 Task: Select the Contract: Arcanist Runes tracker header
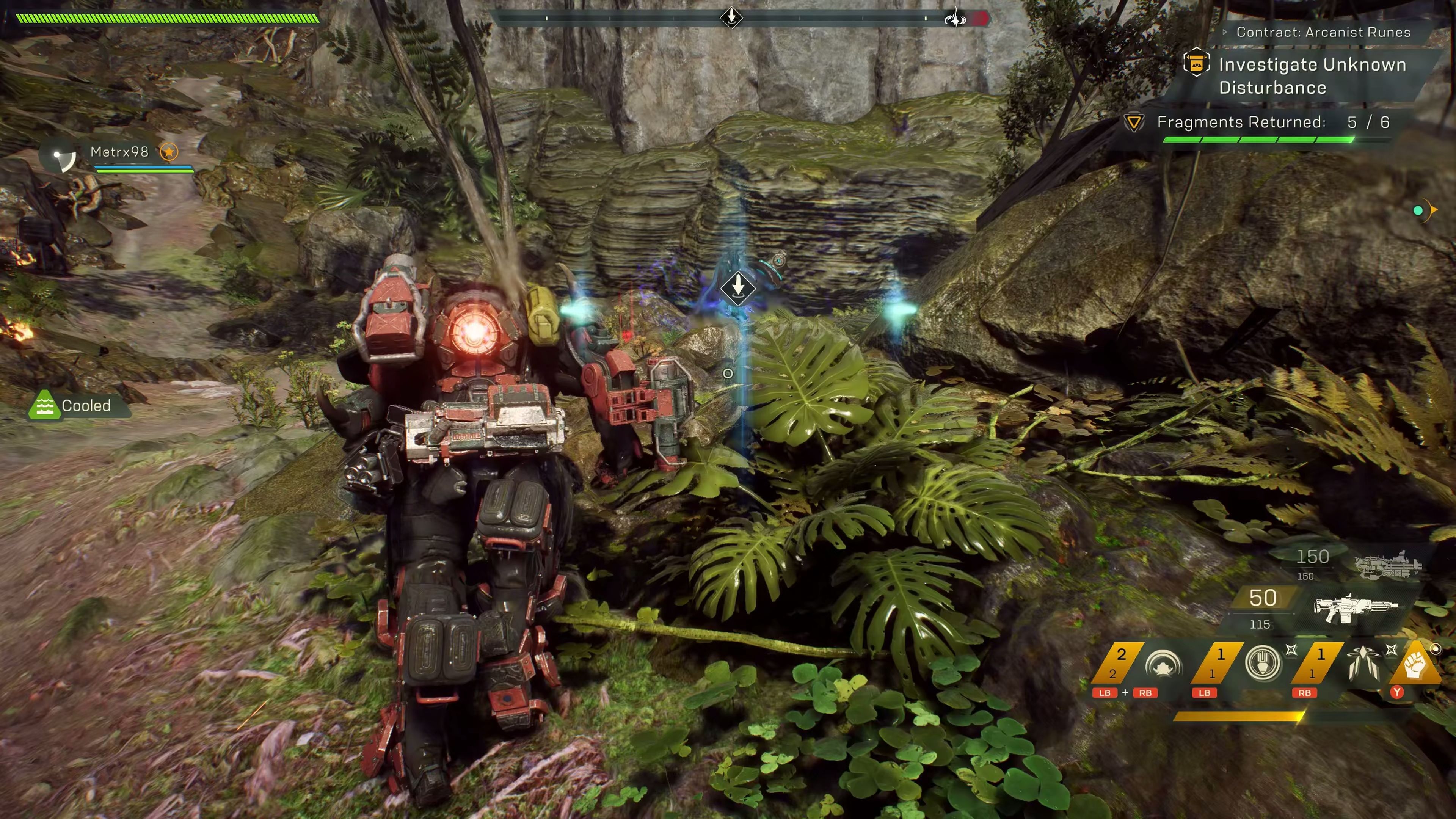point(1323,32)
